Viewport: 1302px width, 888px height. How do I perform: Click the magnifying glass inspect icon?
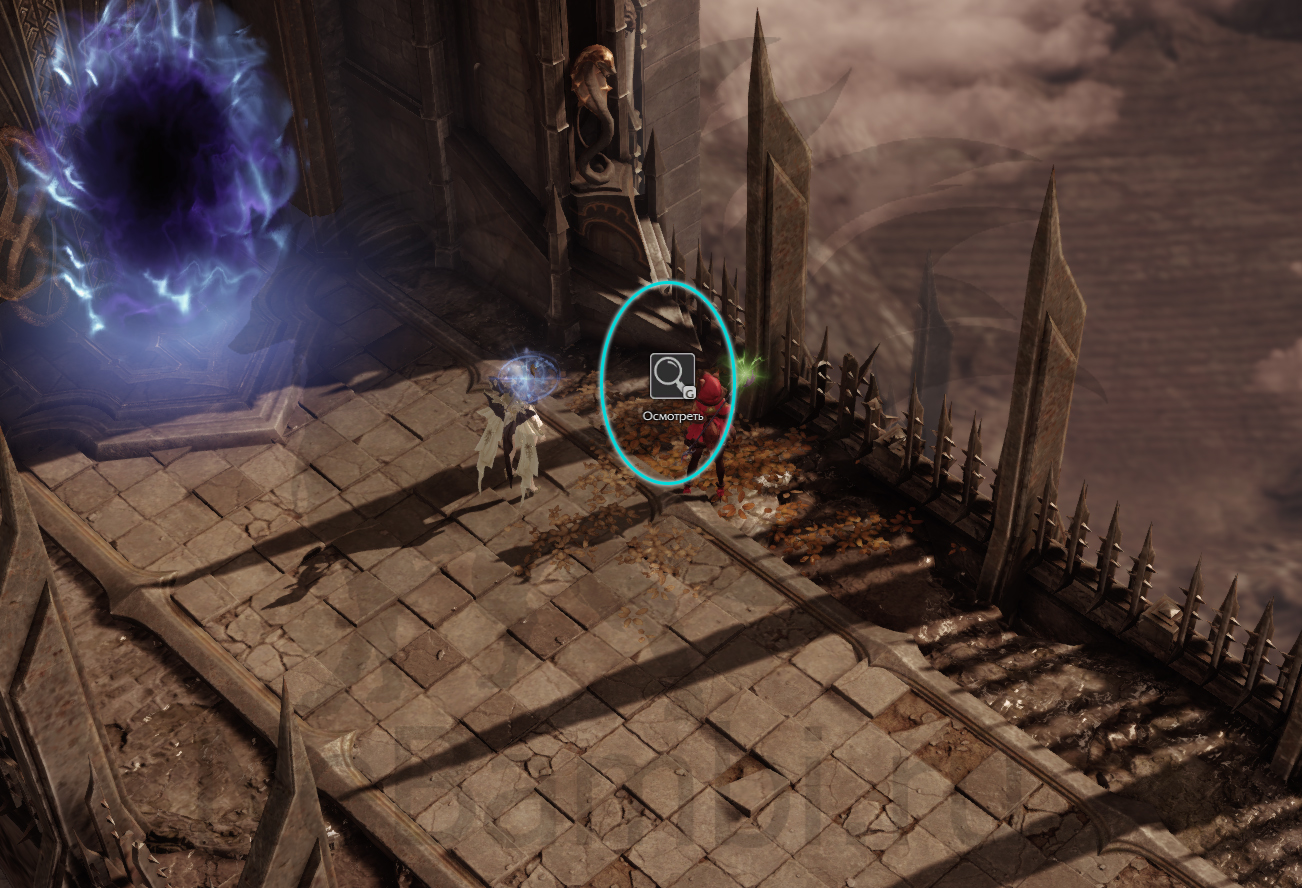pos(671,376)
